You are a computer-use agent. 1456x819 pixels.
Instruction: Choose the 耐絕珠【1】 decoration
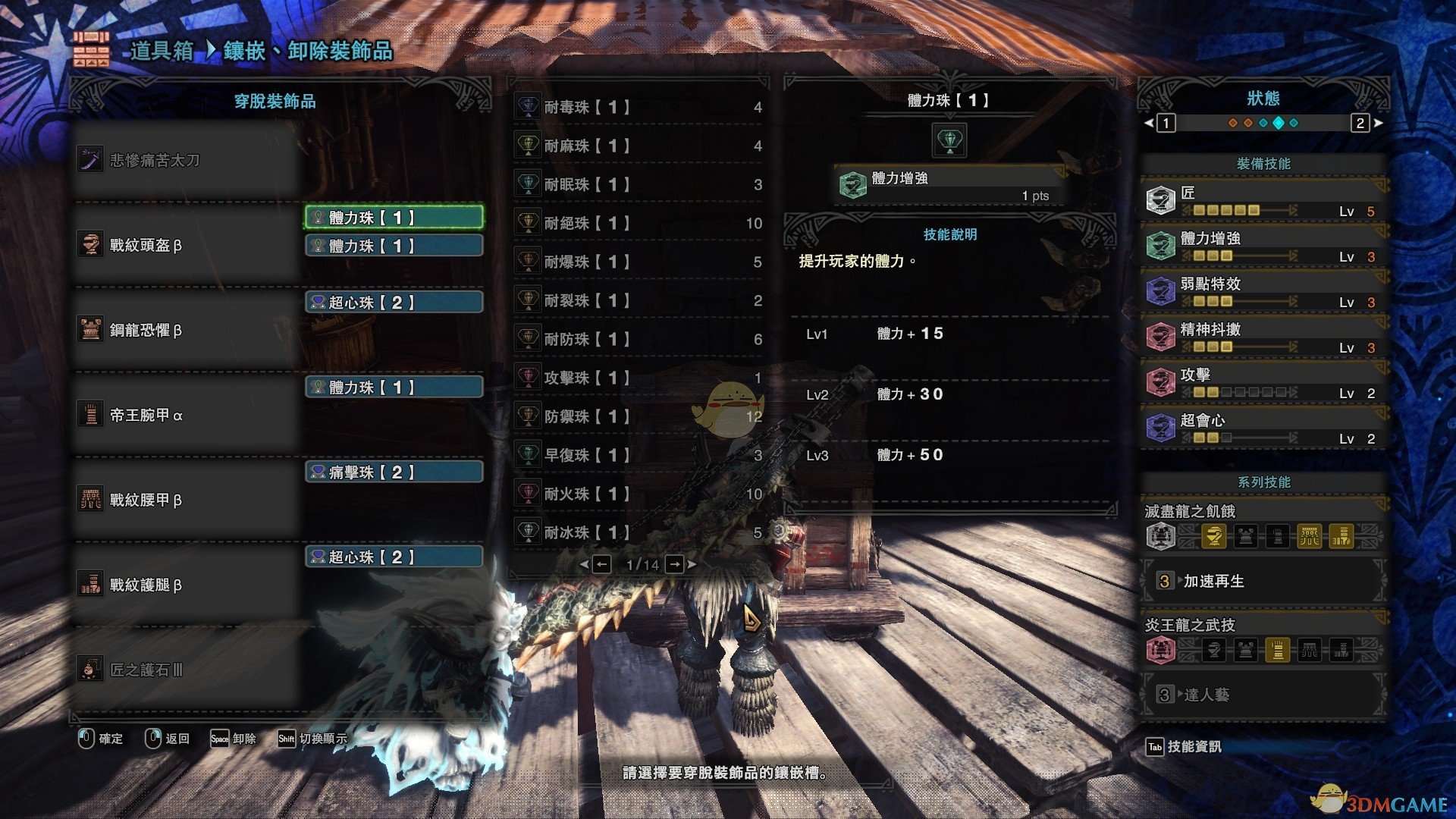[639, 224]
